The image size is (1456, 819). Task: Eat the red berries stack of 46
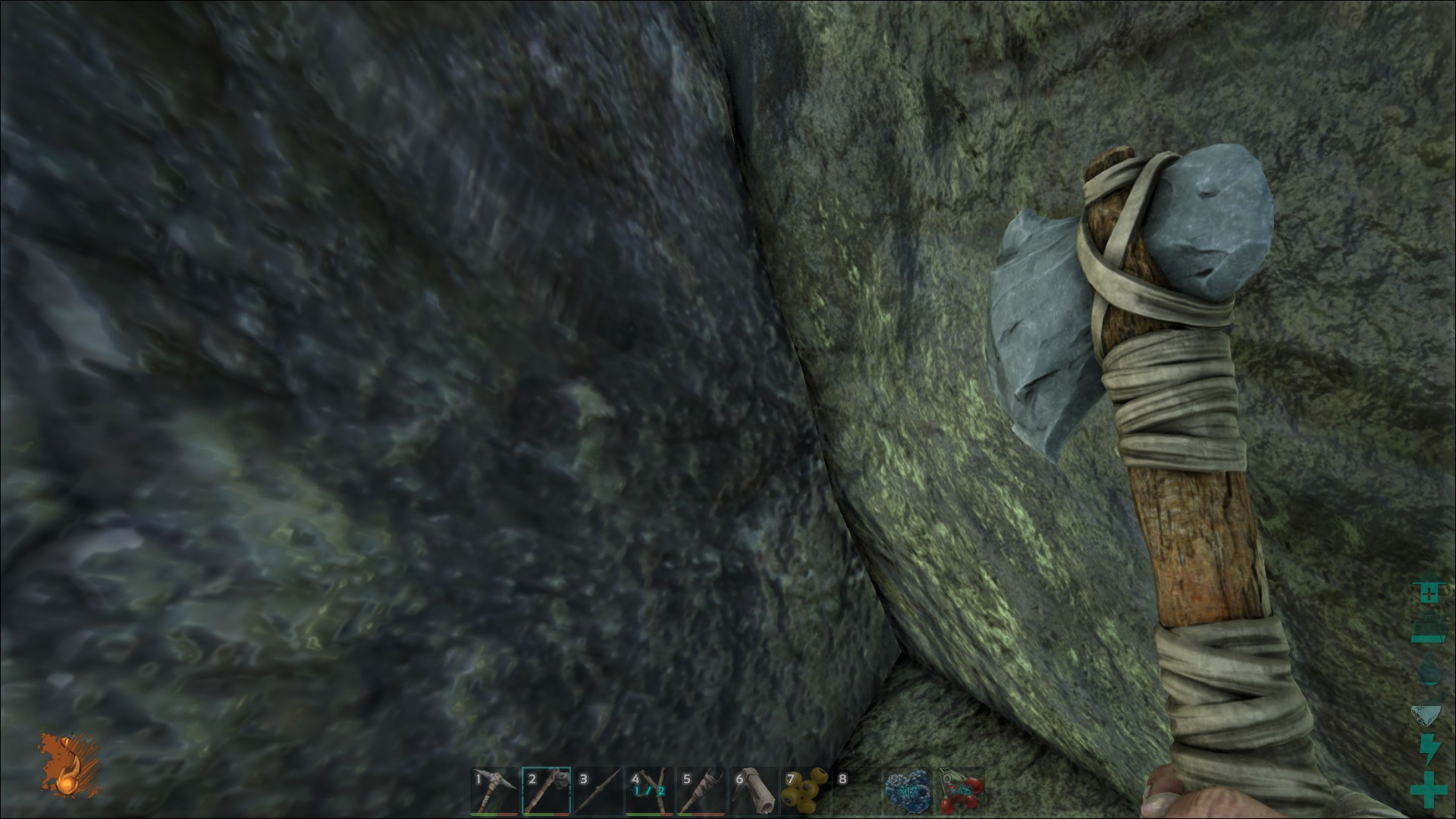pyautogui.click(x=959, y=792)
